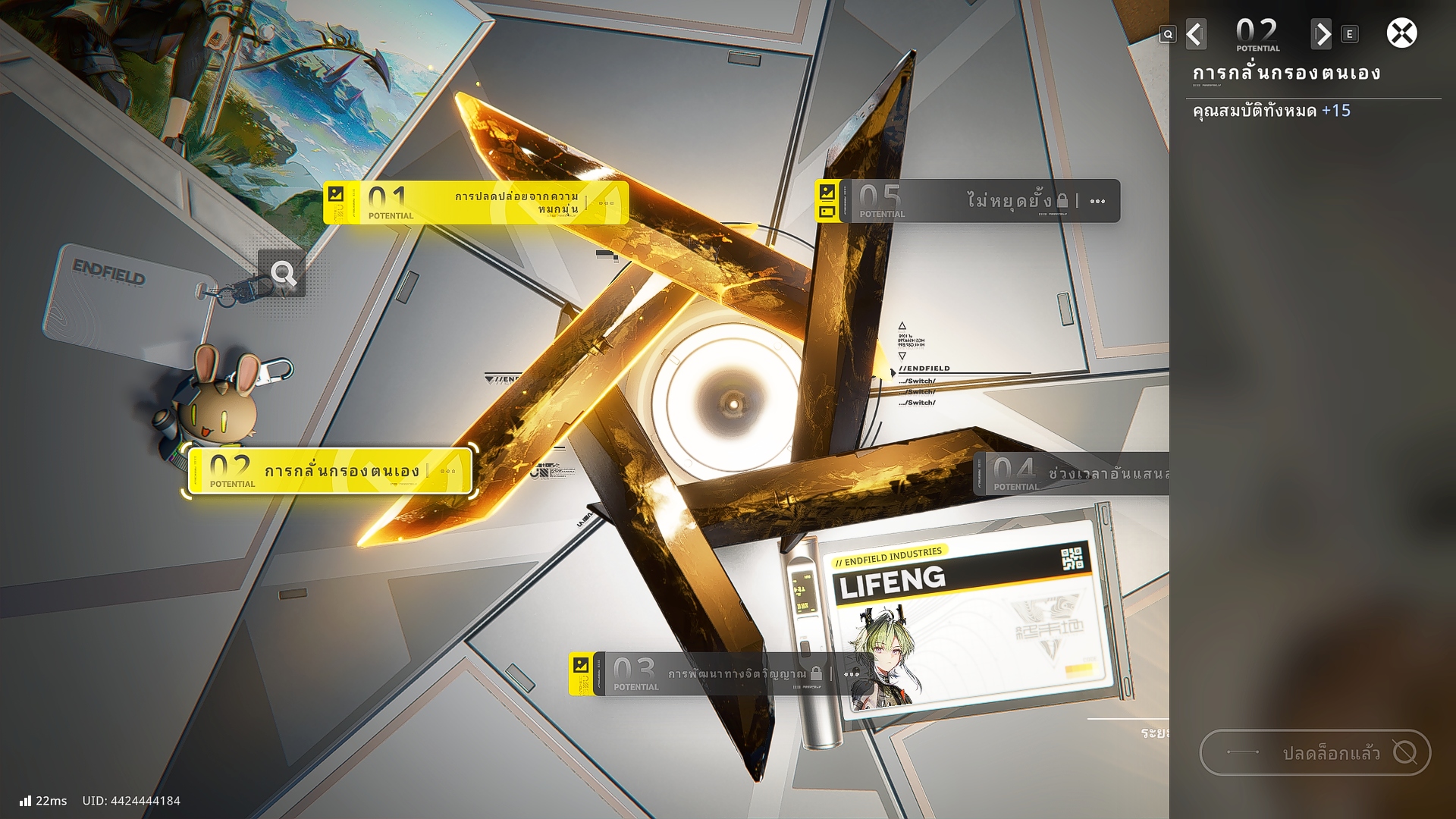Open the picture icon on Potential 01
Viewport: 1456px width, 819px height.
[x=336, y=194]
